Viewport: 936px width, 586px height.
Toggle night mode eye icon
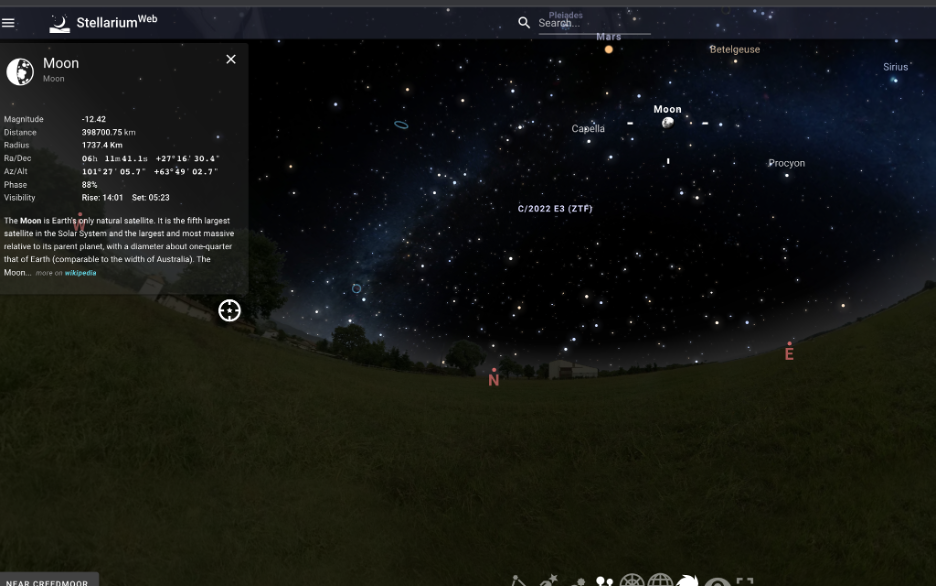point(717,581)
